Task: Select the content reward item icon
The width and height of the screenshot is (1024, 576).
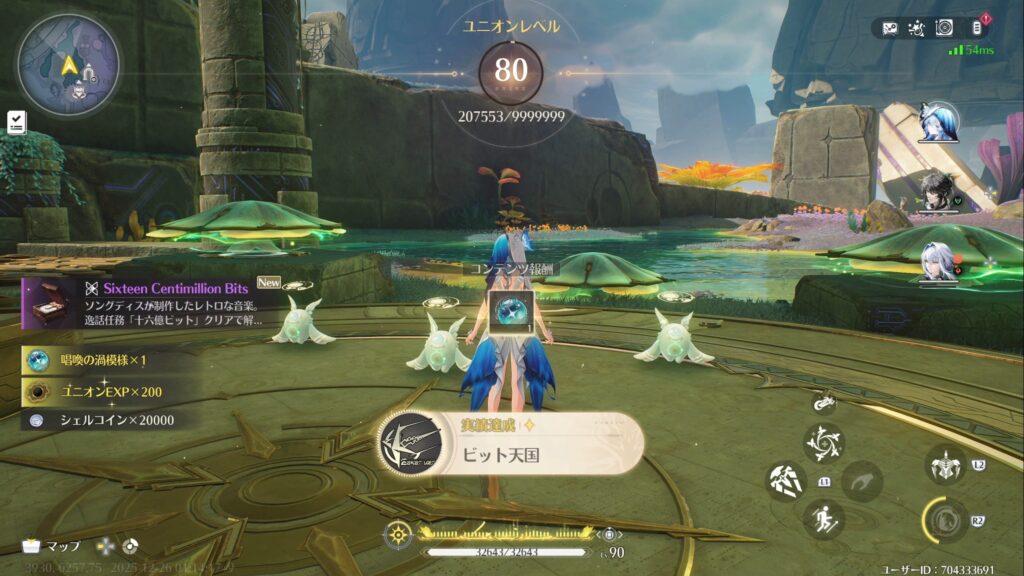Action: coord(512,313)
